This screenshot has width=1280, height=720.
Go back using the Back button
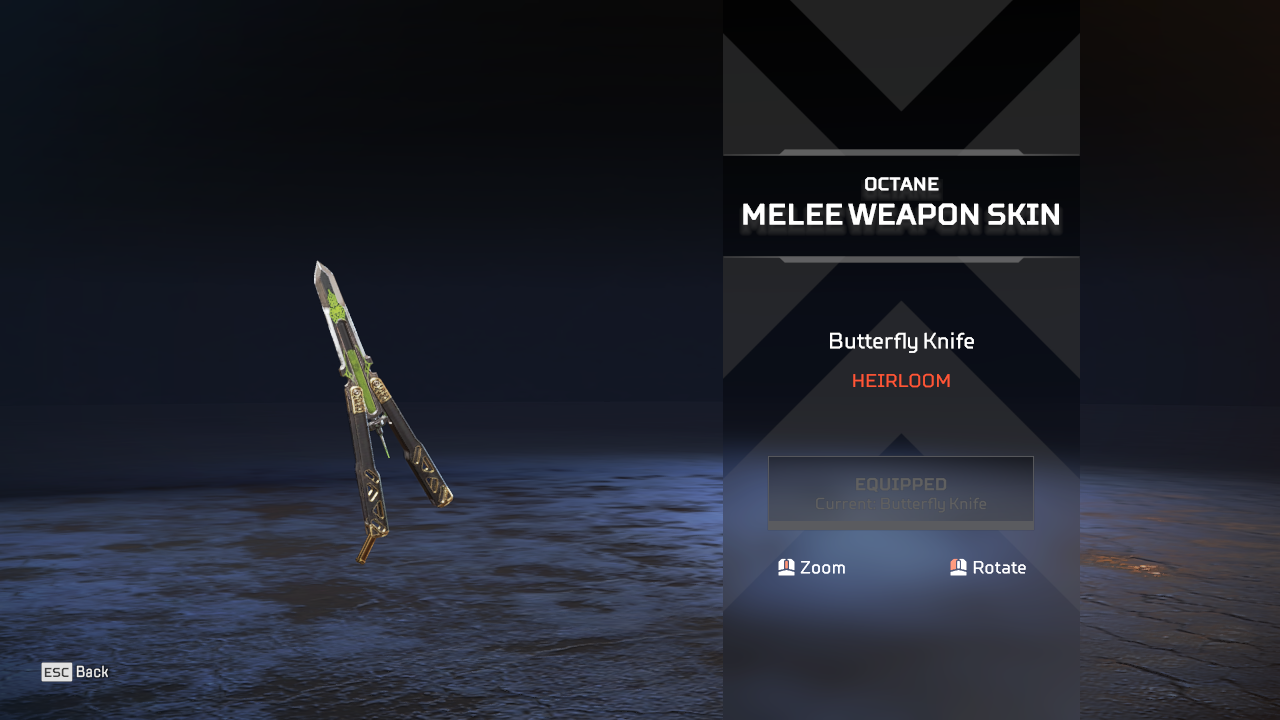tap(75, 672)
